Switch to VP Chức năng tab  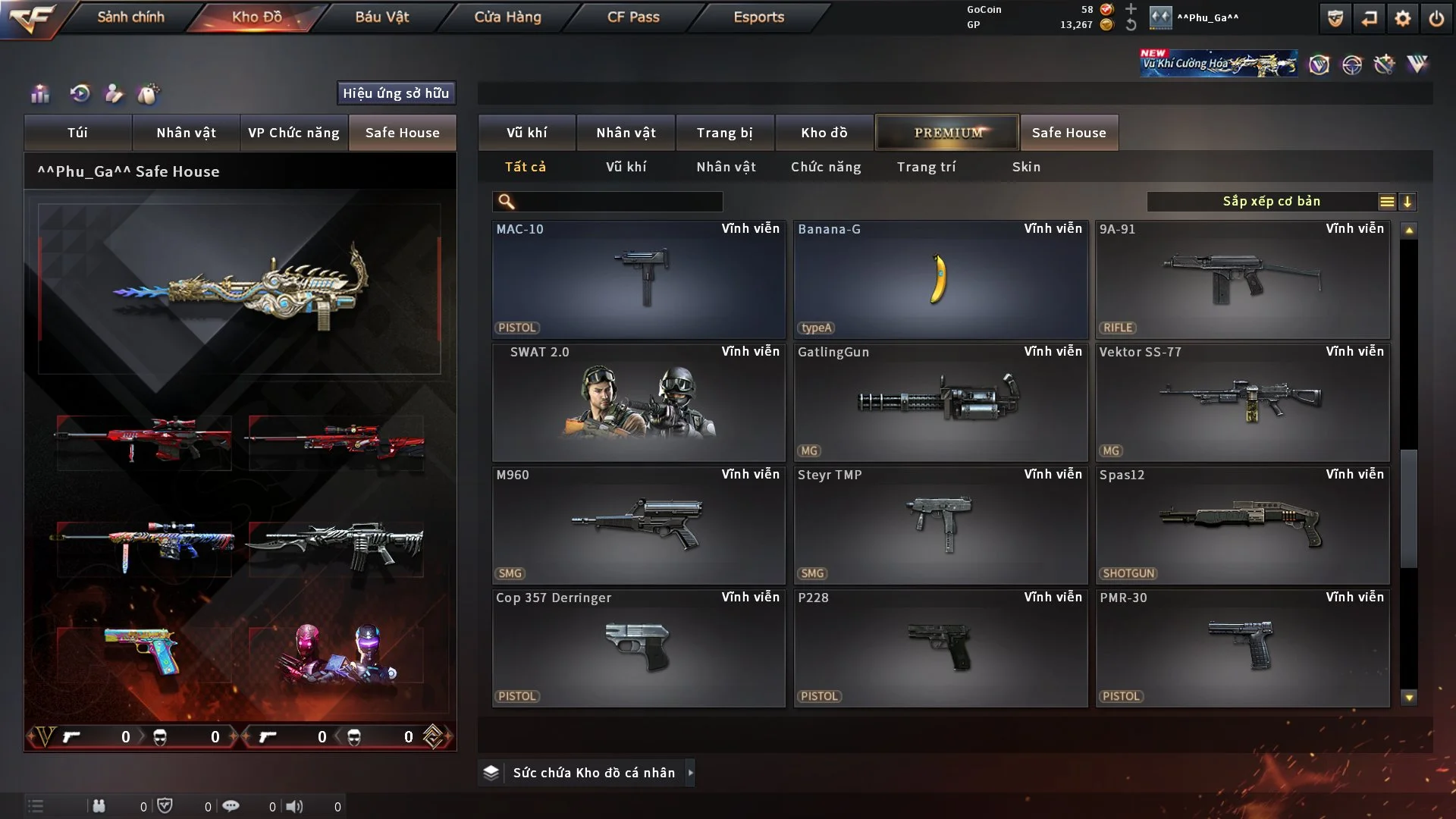[x=293, y=133]
